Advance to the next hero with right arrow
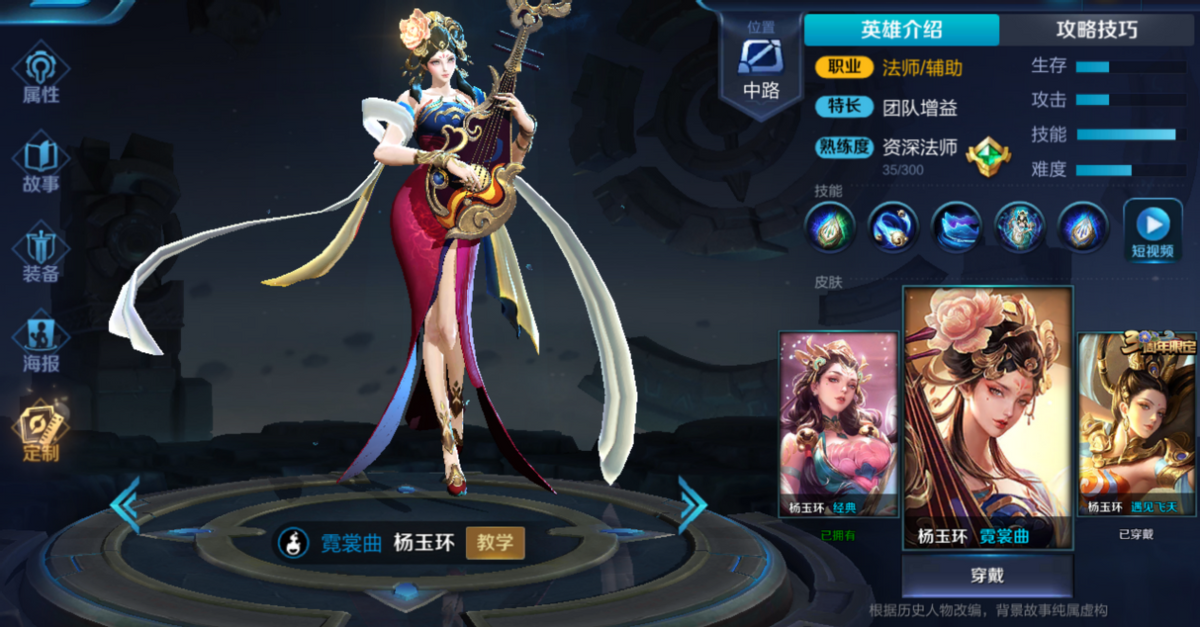 tap(692, 505)
